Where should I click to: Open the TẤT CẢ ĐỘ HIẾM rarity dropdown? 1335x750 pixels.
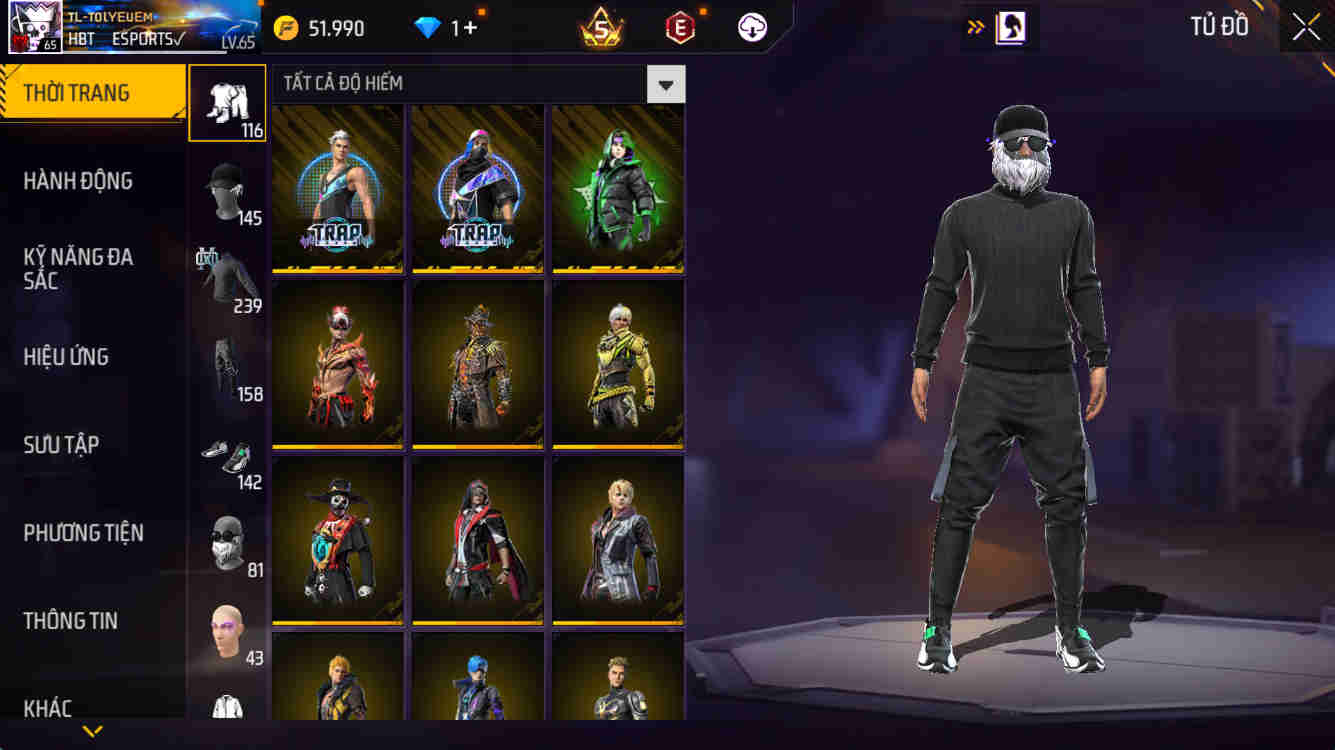click(666, 84)
